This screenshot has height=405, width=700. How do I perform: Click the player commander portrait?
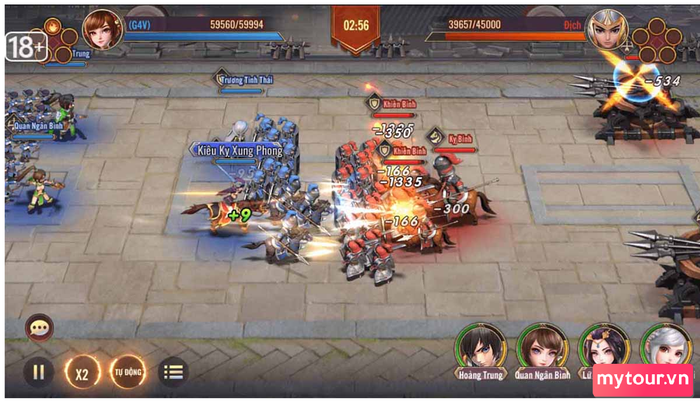pyautogui.click(x=102, y=29)
